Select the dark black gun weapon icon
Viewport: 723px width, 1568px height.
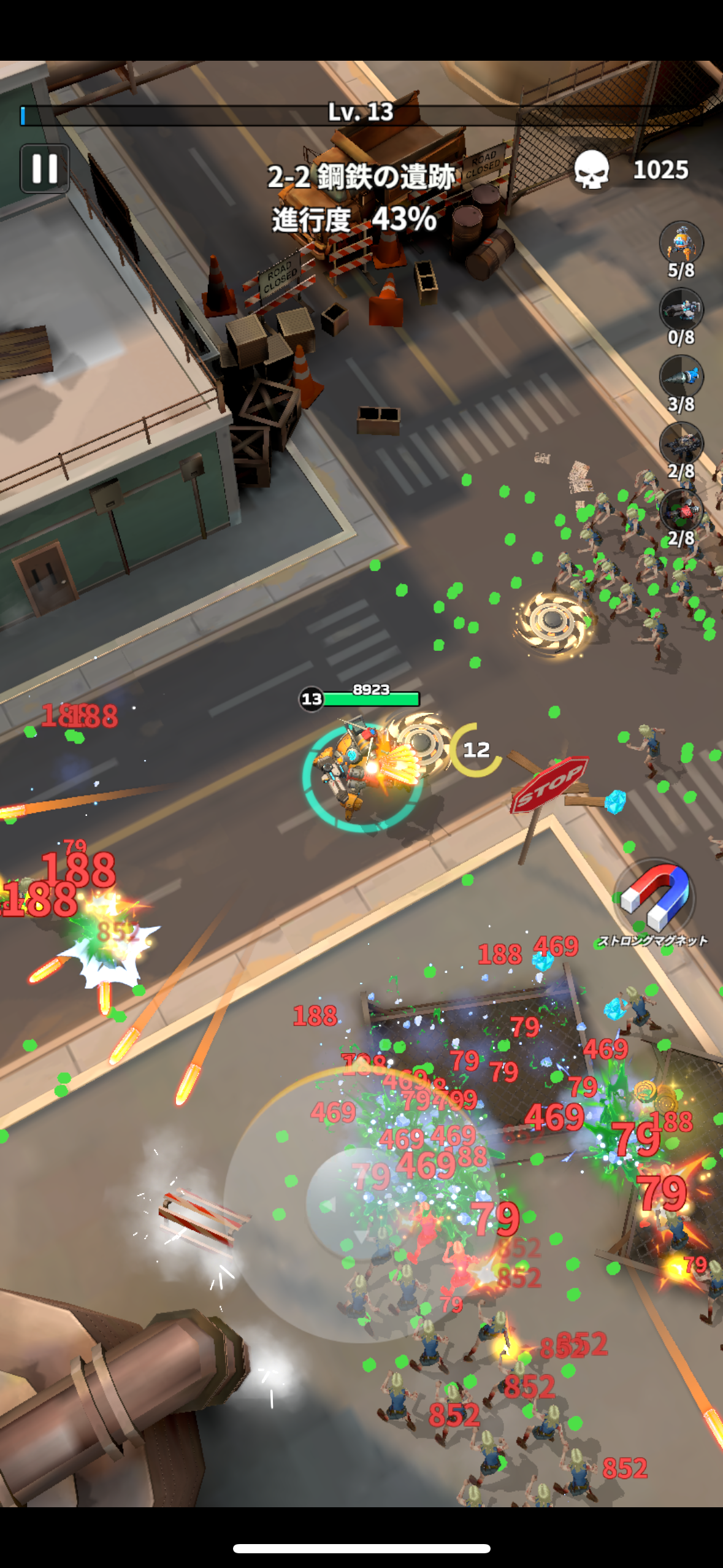click(x=681, y=443)
